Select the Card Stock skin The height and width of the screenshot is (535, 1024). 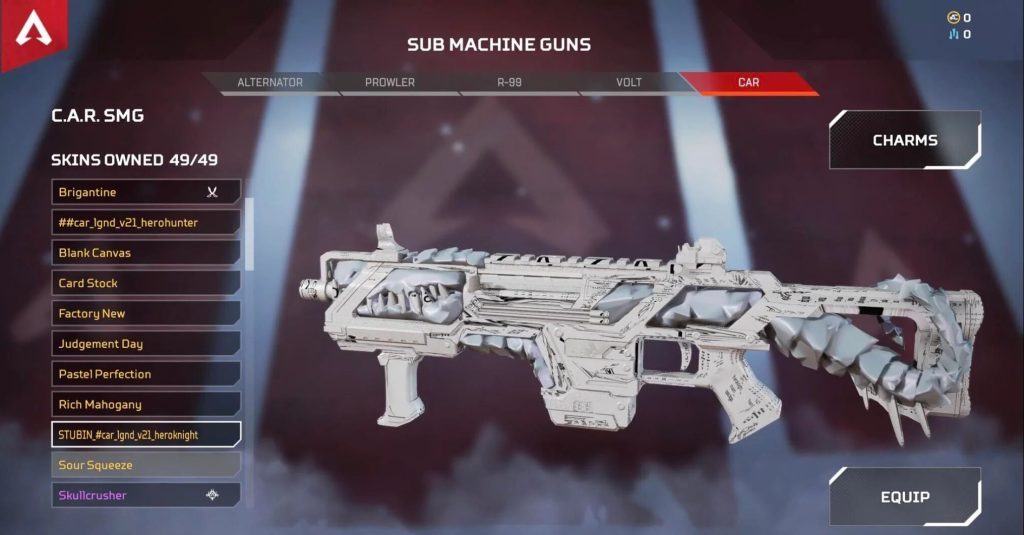[146, 283]
